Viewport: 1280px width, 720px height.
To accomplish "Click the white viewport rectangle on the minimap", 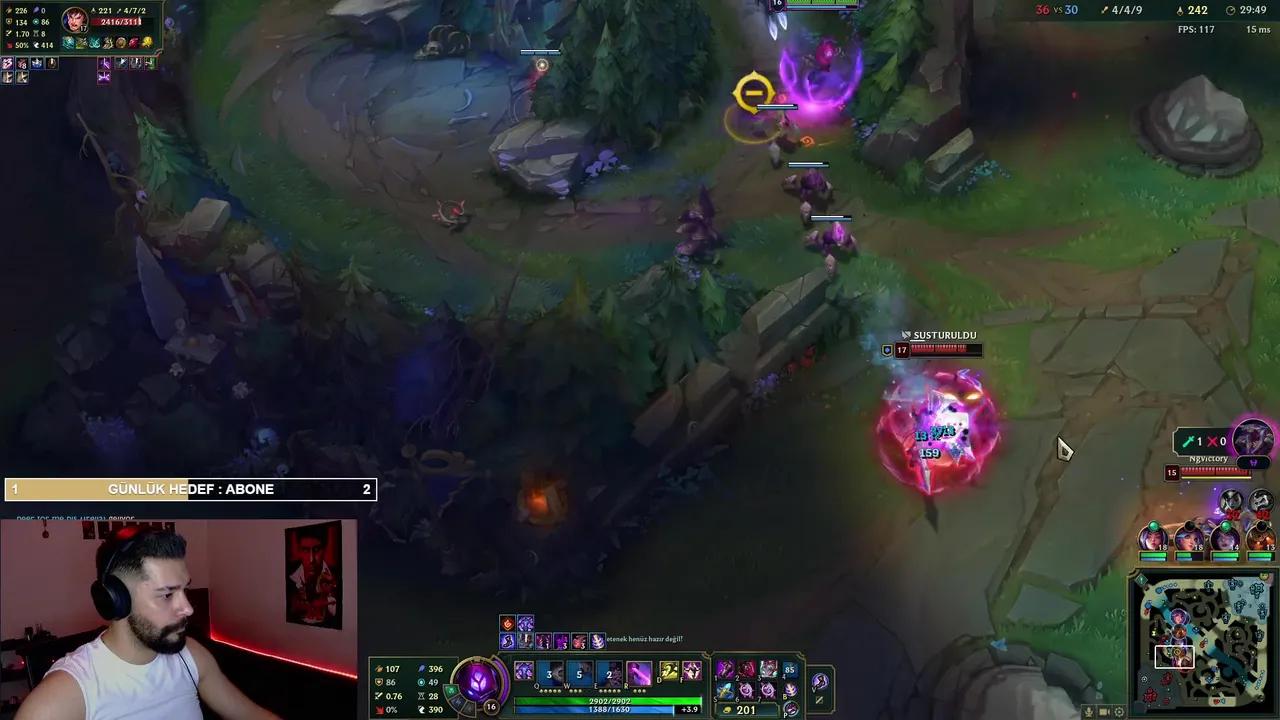I will coord(1176,656).
